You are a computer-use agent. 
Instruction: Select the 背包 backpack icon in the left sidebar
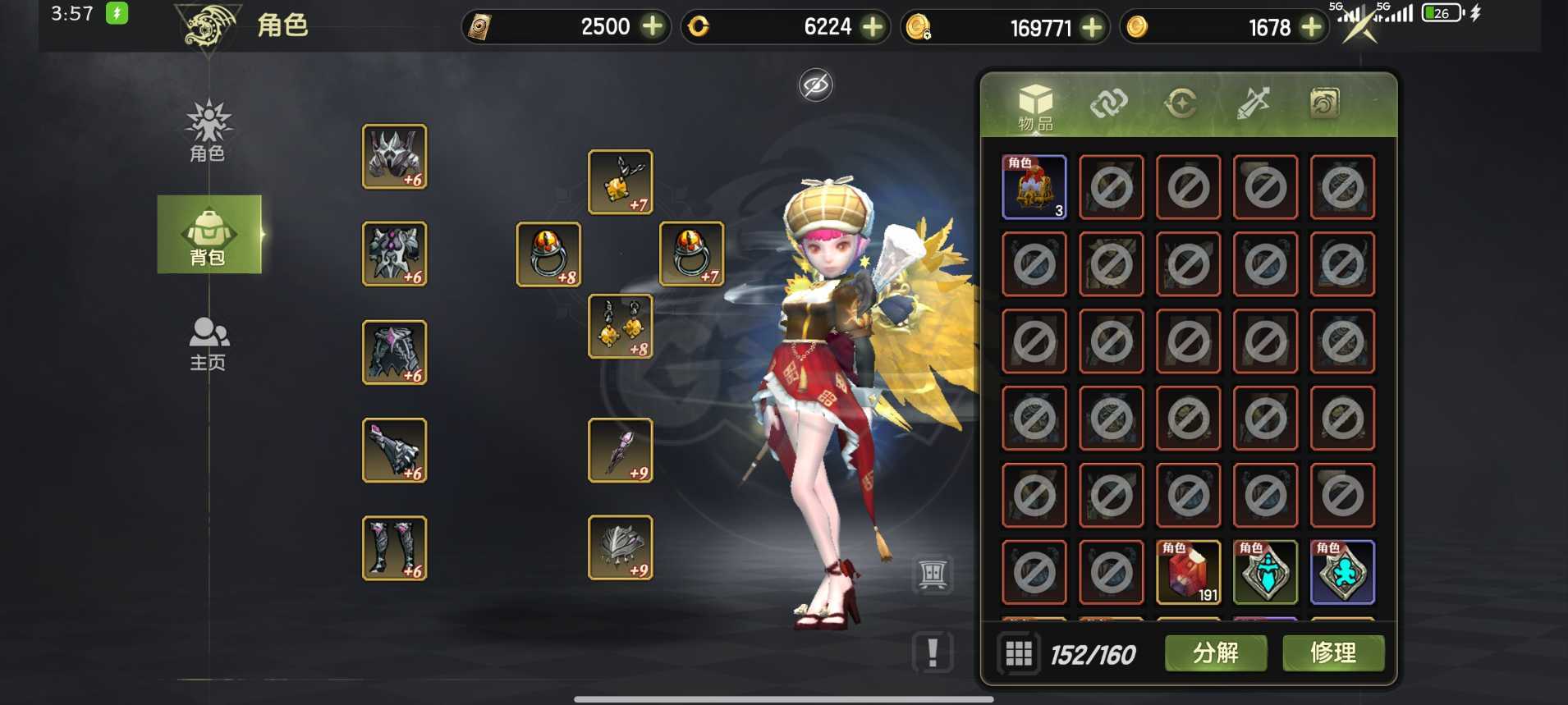209,234
